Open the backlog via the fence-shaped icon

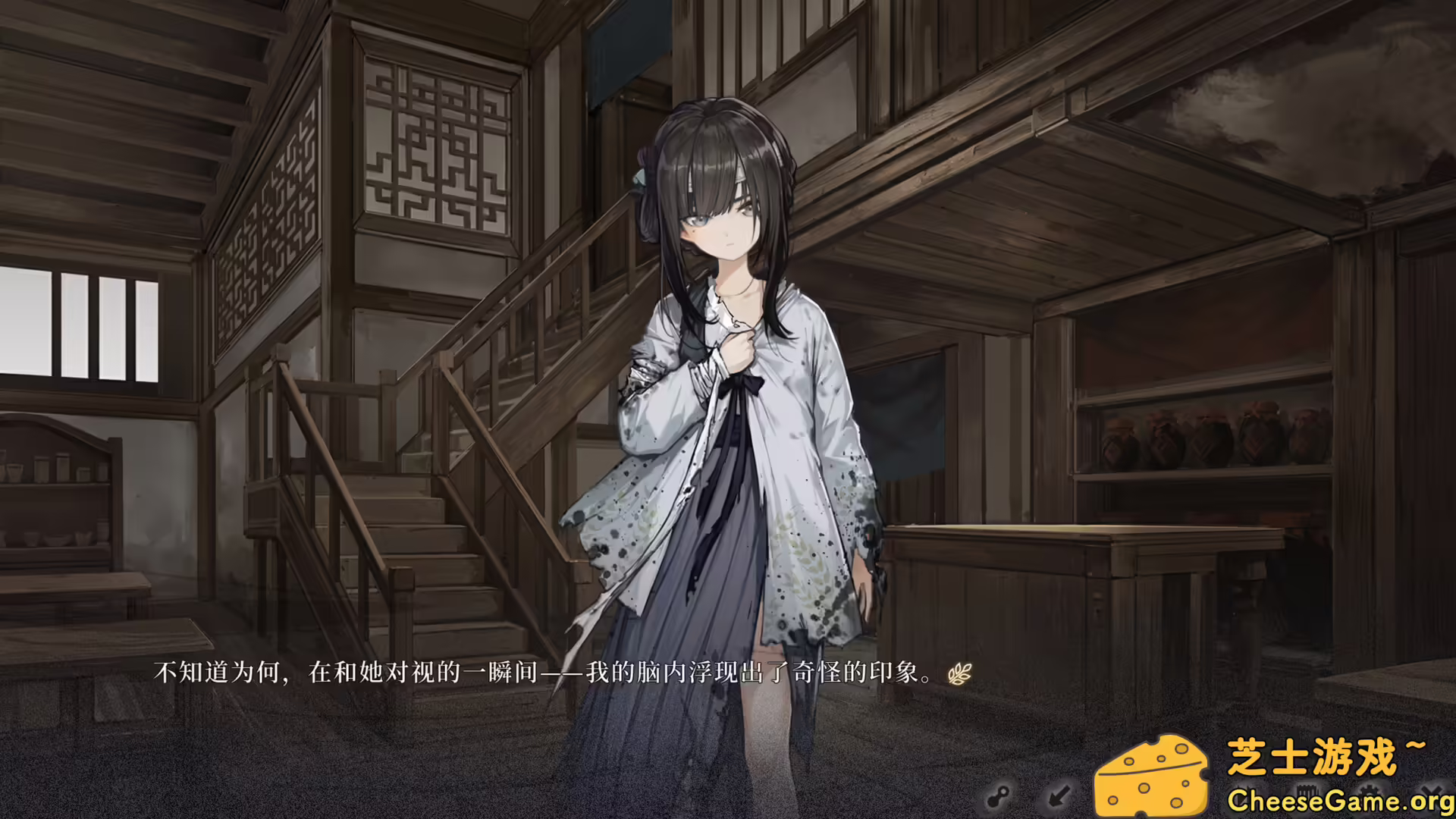1308,791
